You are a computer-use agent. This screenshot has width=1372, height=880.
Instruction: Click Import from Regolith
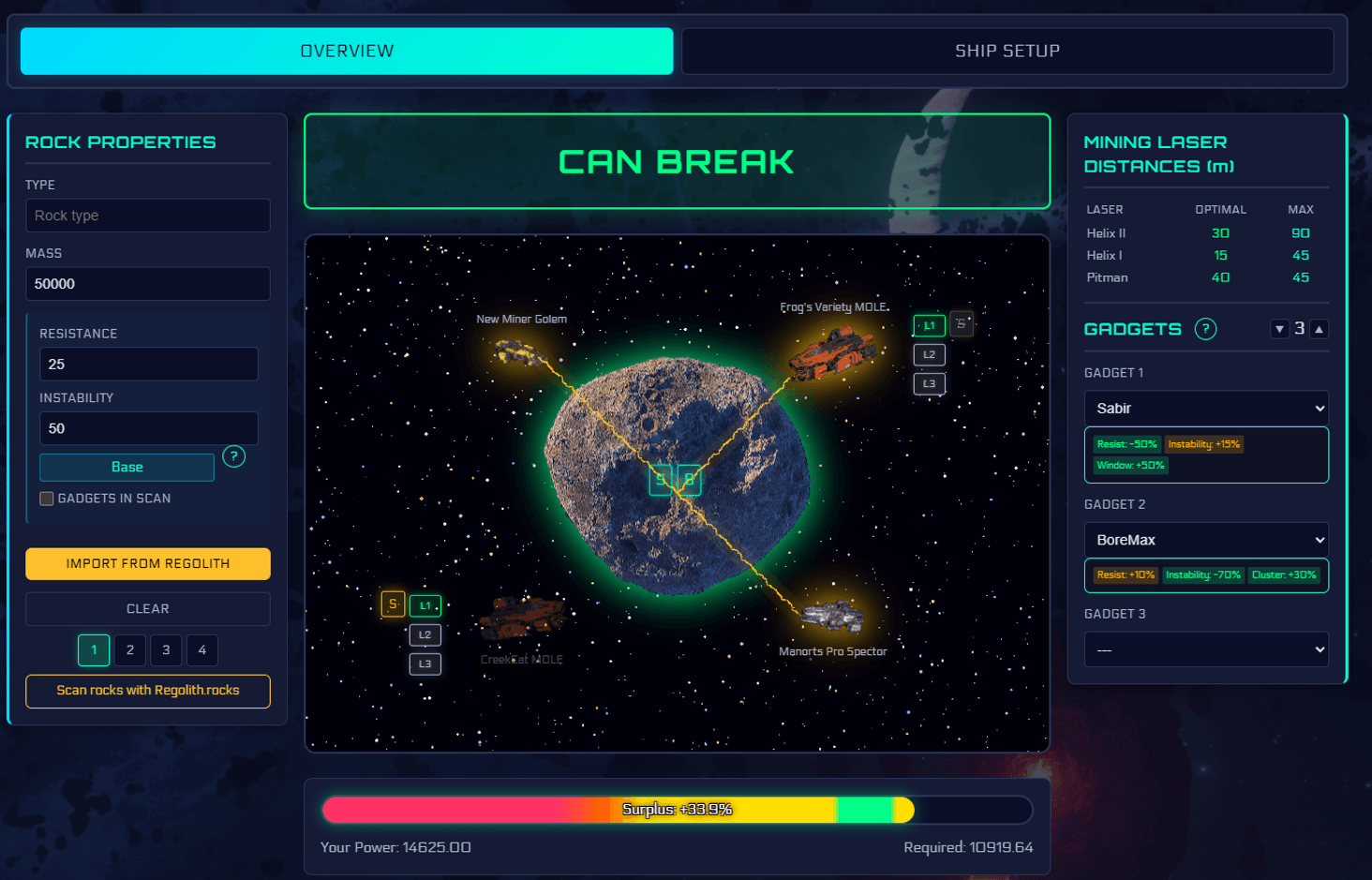pyautogui.click(x=147, y=563)
